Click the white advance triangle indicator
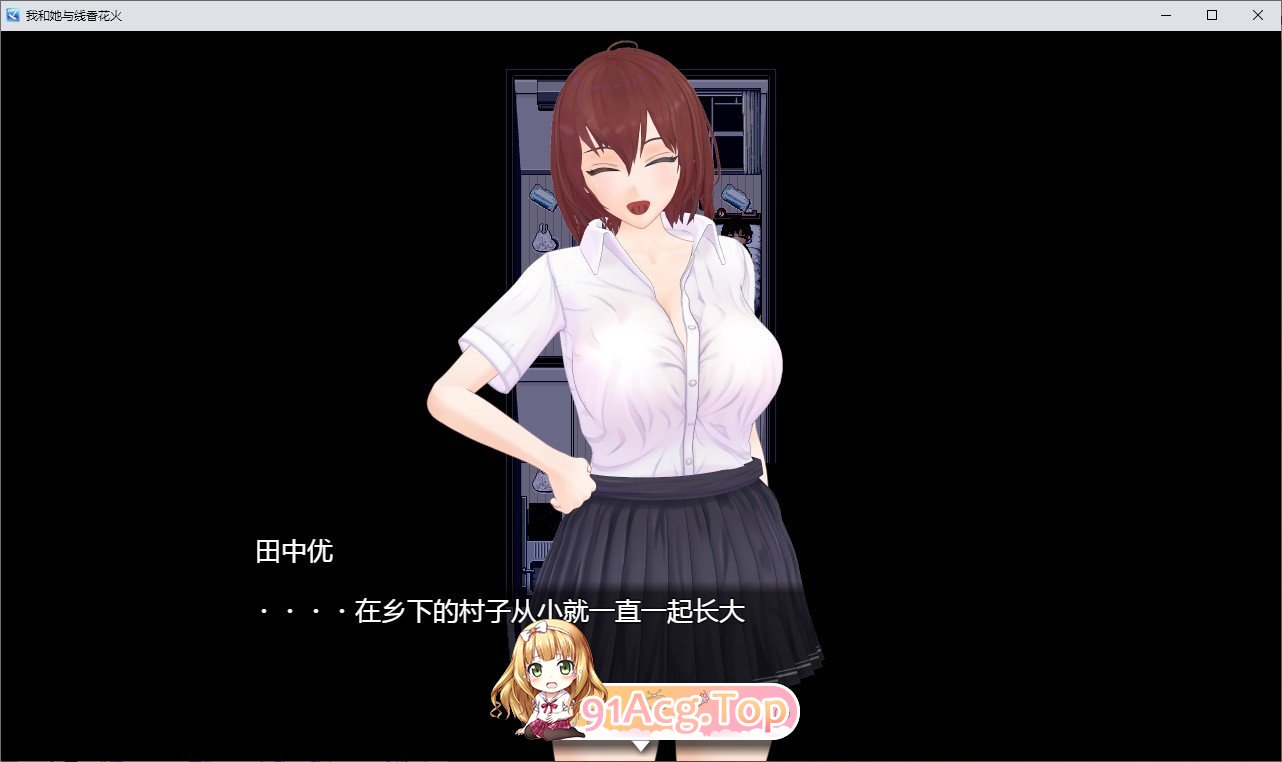The image size is (1282, 762). pos(641,745)
